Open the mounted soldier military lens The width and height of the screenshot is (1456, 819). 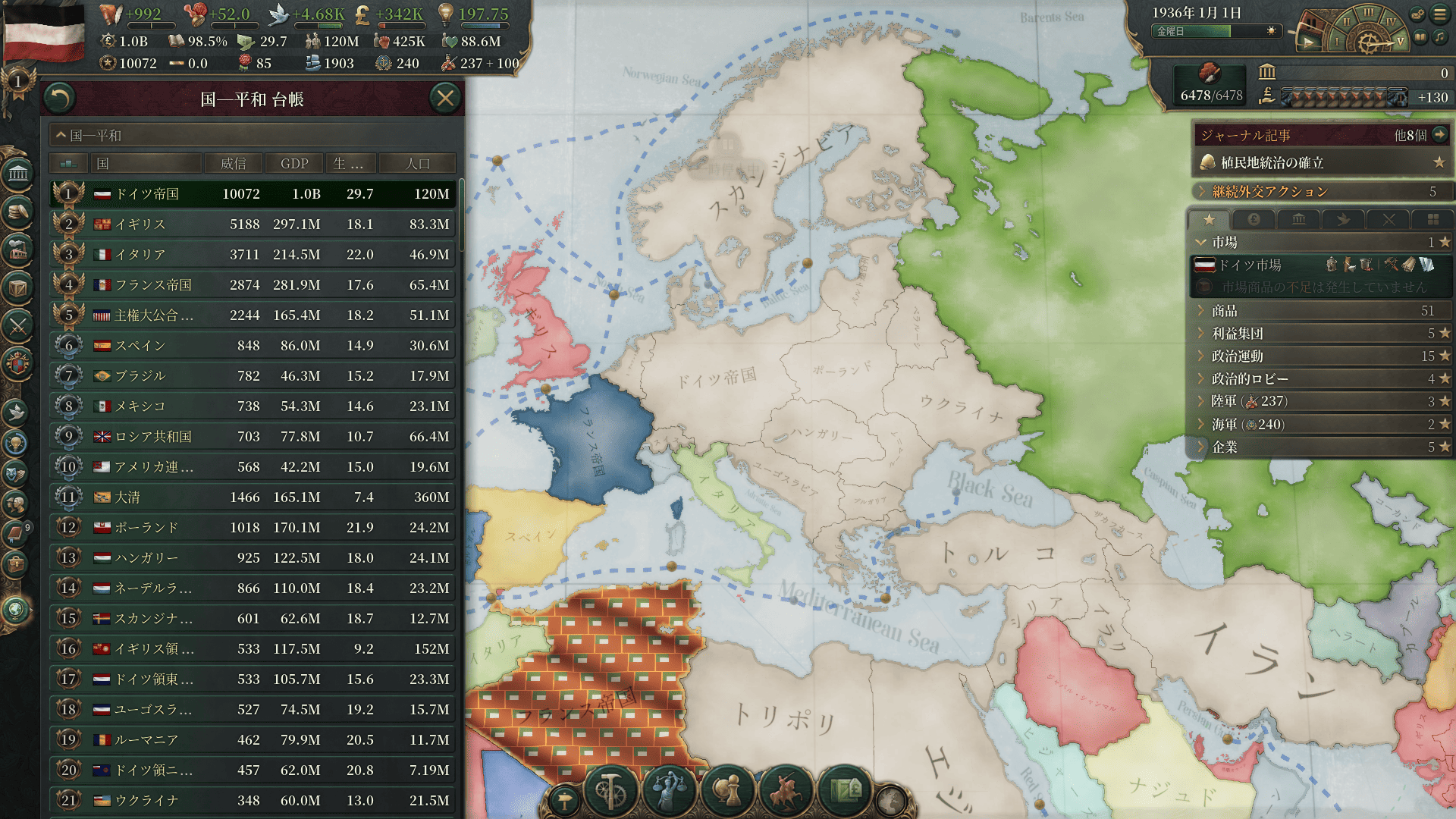786,791
